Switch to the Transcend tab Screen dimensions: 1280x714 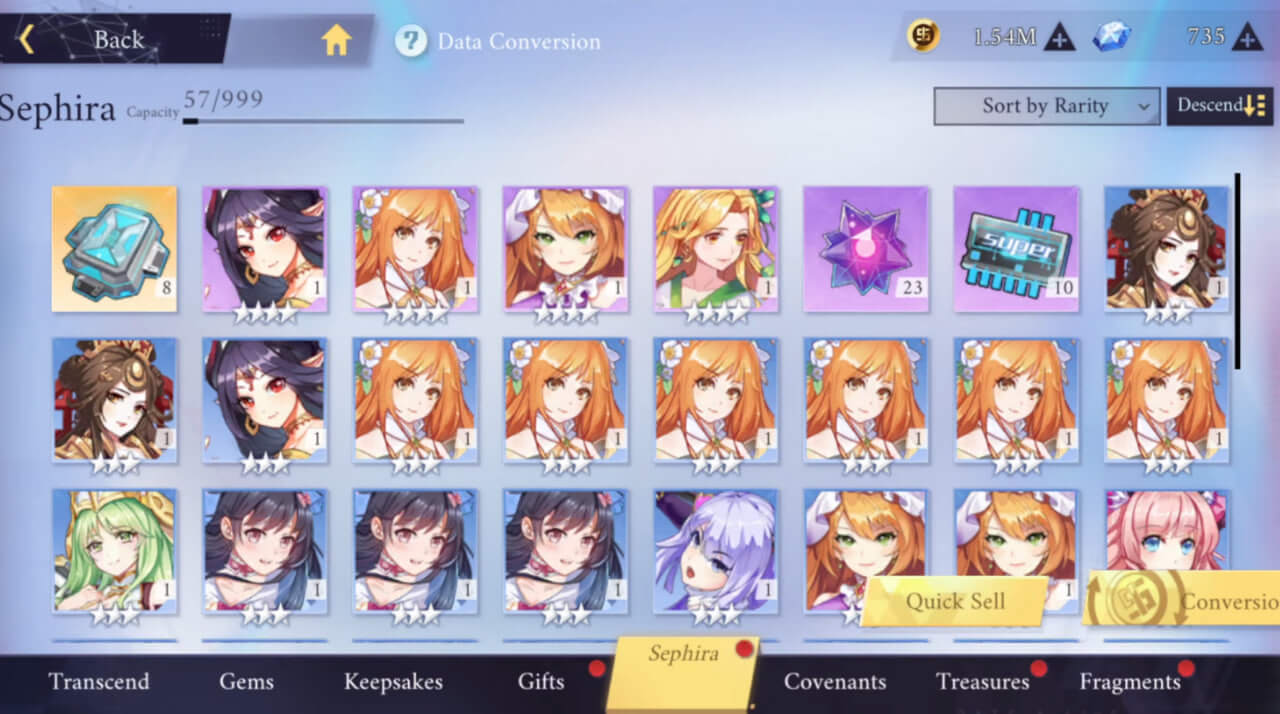coord(99,682)
